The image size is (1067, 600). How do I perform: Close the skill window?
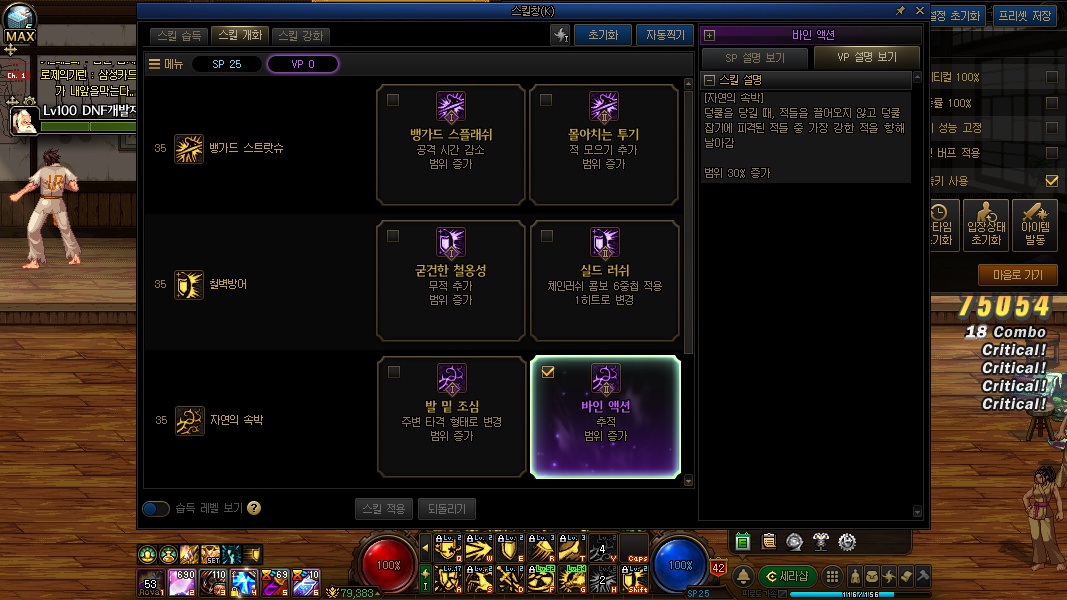pos(920,10)
